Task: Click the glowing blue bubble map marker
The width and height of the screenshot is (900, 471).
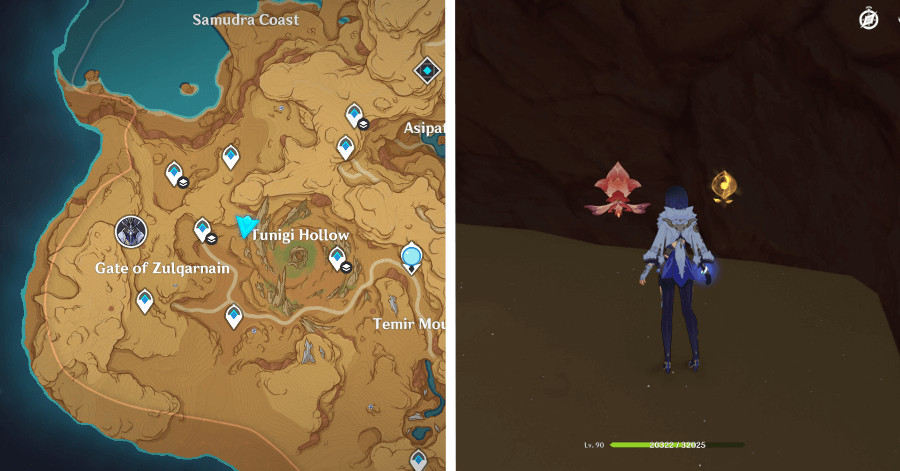Action: [x=412, y=258]
